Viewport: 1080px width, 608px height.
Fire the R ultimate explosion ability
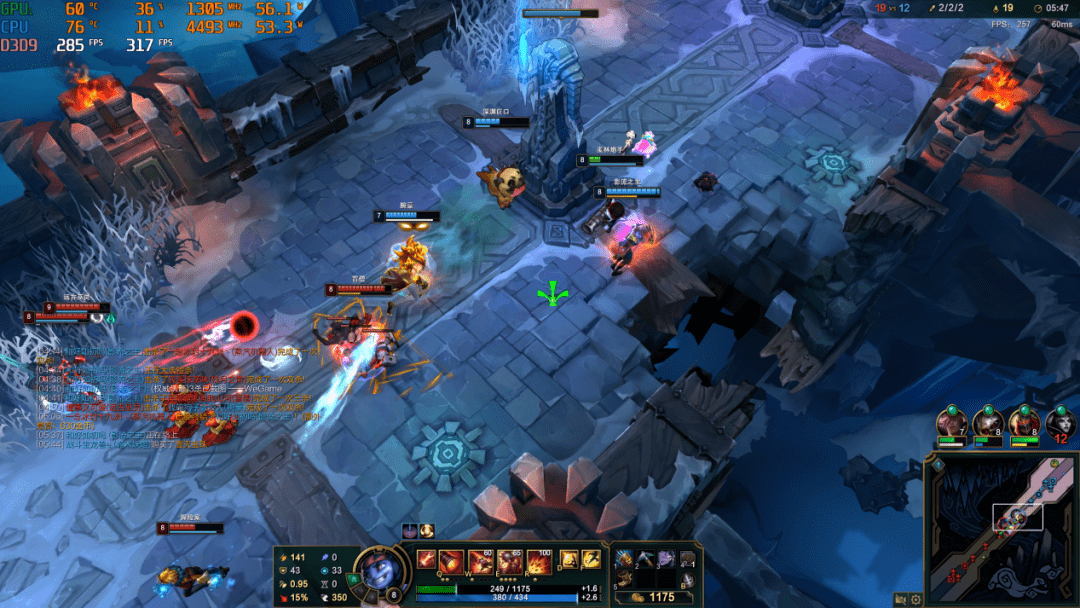(538, 561)
